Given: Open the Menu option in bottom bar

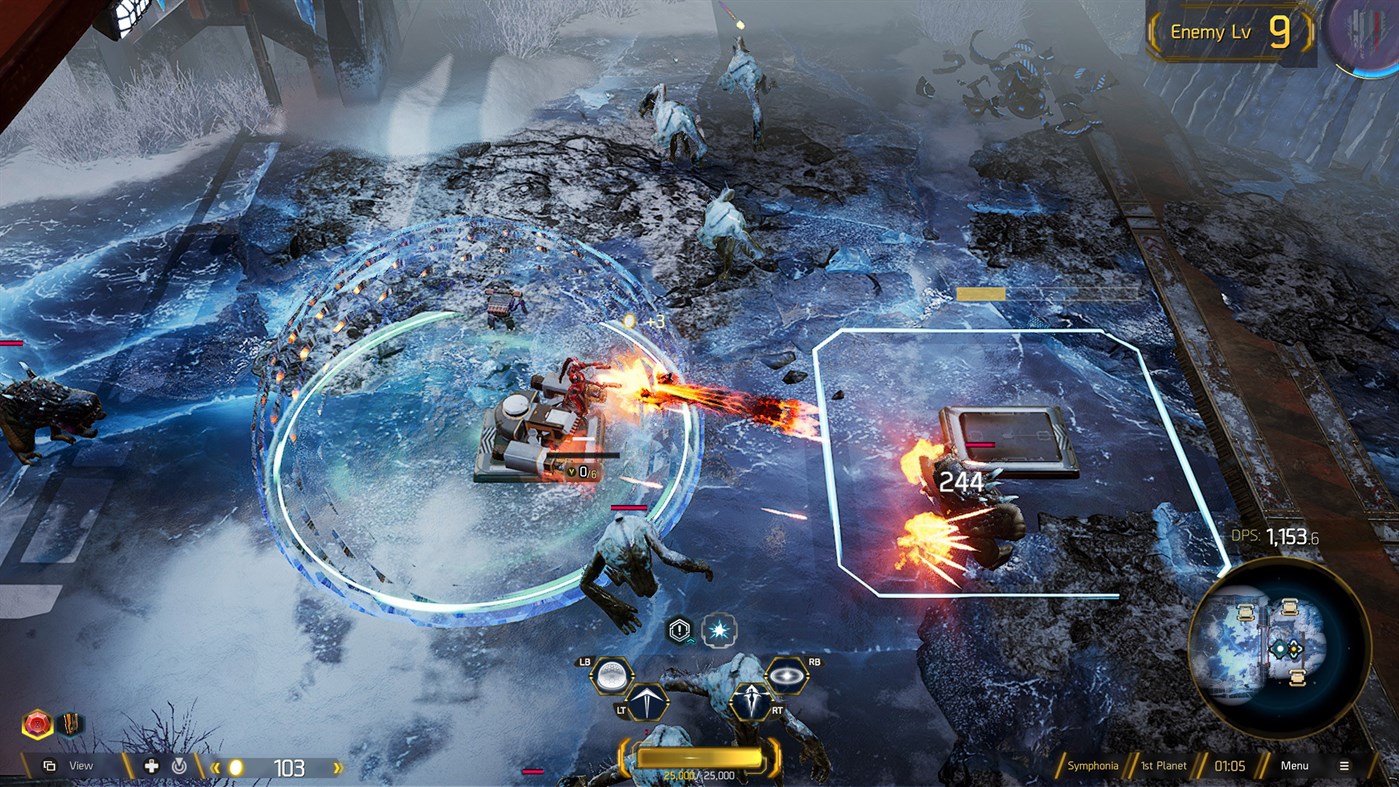Looking at the screenshot, I should [1295, 765].
